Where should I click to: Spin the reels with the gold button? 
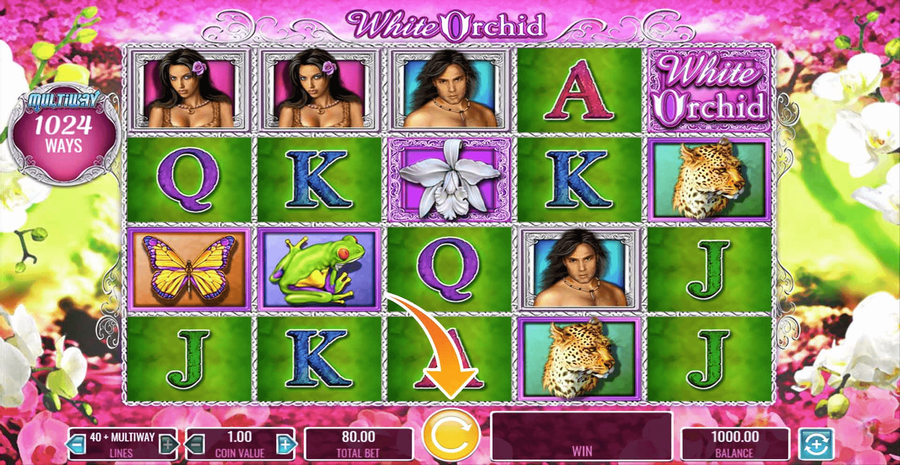(x=447, y=437)
